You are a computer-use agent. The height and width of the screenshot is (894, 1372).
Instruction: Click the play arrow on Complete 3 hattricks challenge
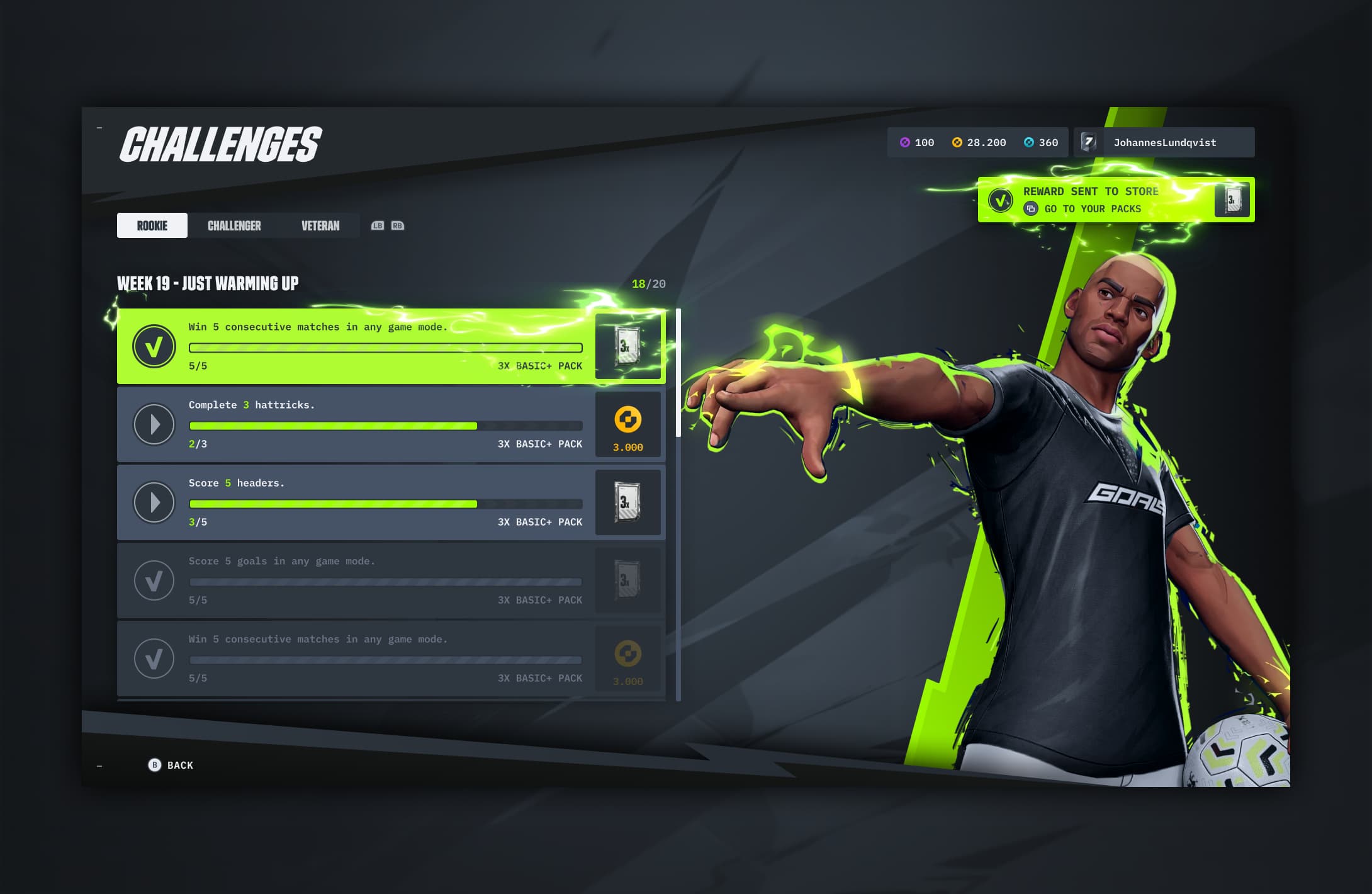[154, 424]
